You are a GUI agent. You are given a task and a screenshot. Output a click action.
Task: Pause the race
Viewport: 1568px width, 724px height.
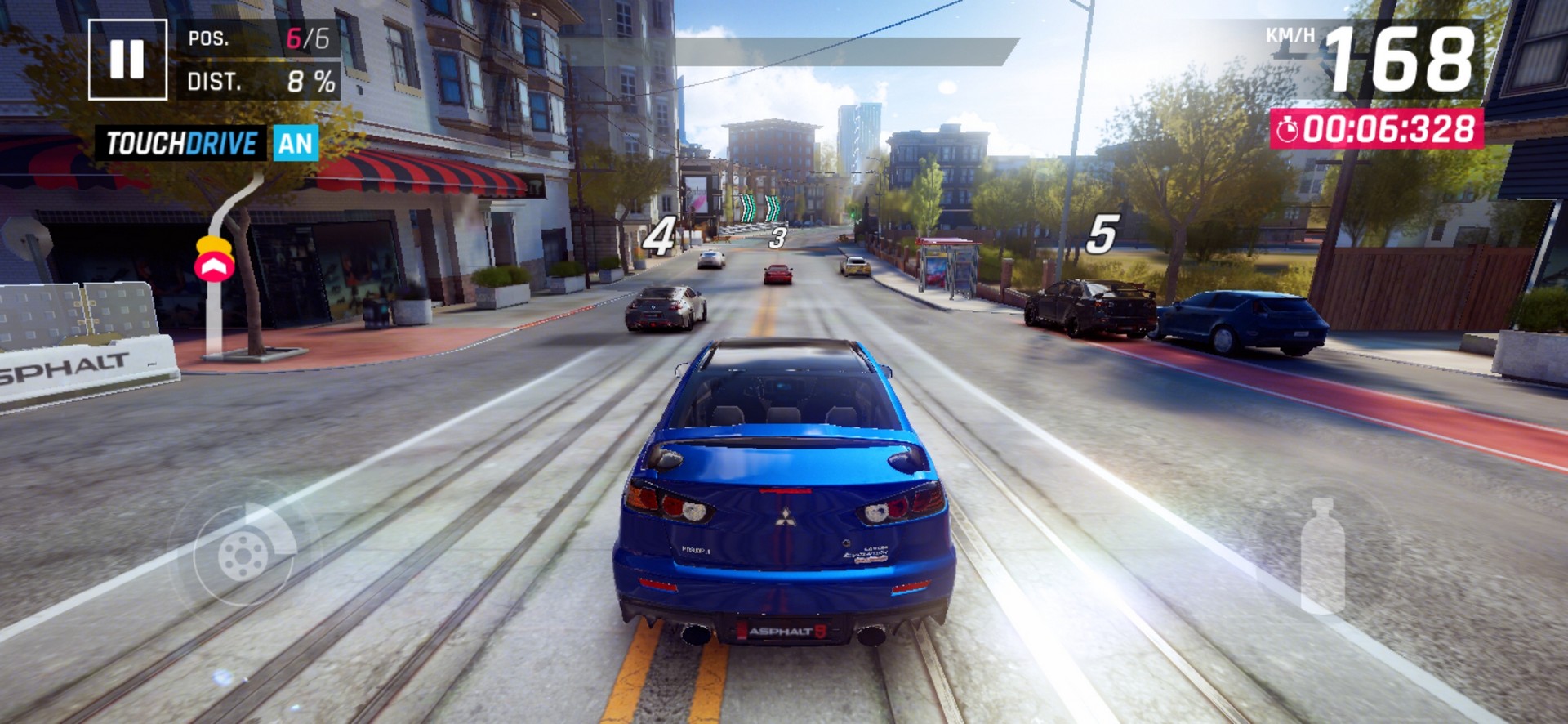[x=127, y=59]
